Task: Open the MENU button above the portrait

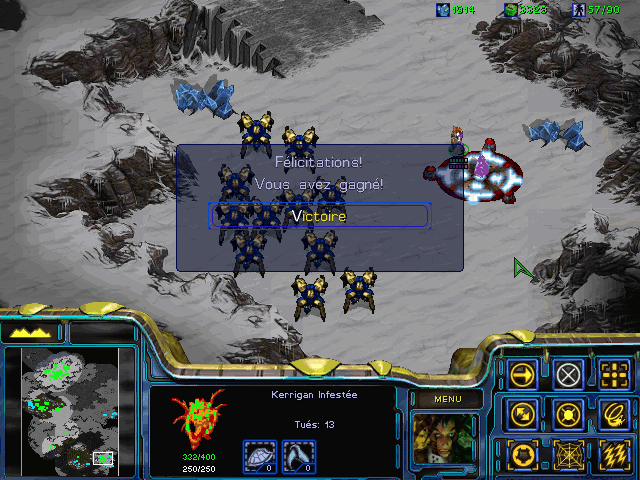Action: coord(446,400)
